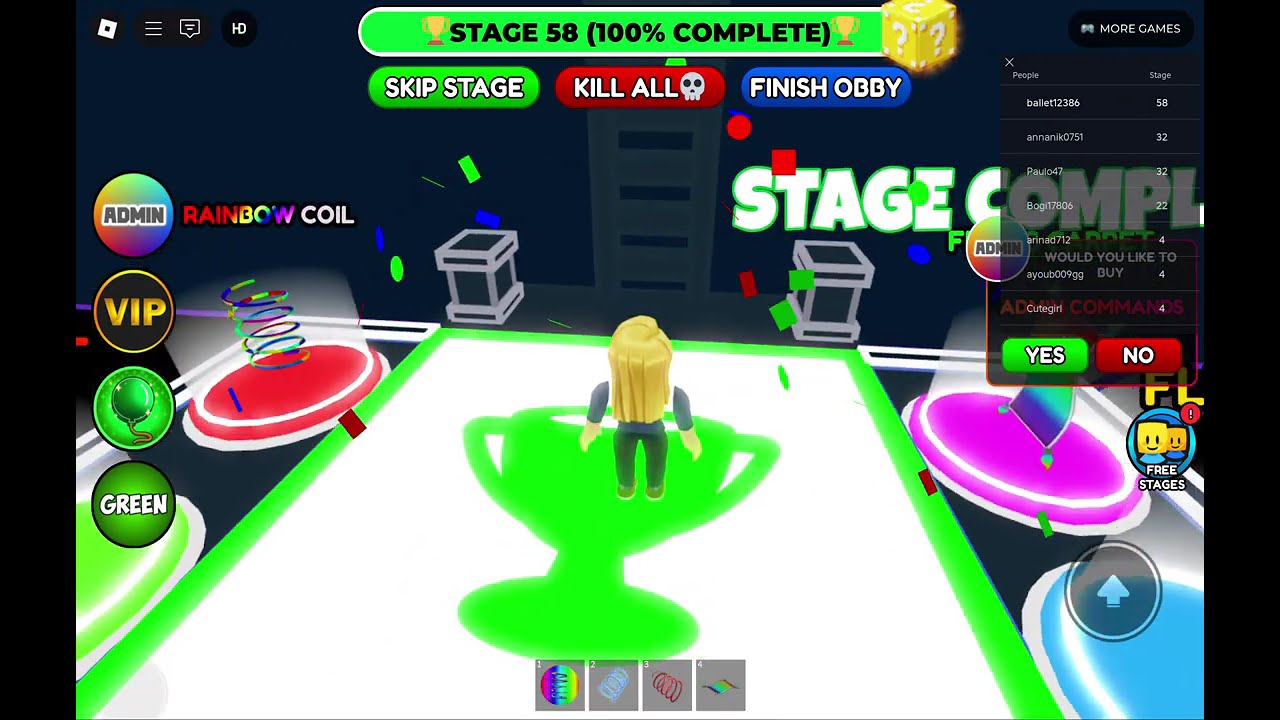Open the Free Stages reward icon
This screenshot has width=1280, height=720.
(1160, 445)
